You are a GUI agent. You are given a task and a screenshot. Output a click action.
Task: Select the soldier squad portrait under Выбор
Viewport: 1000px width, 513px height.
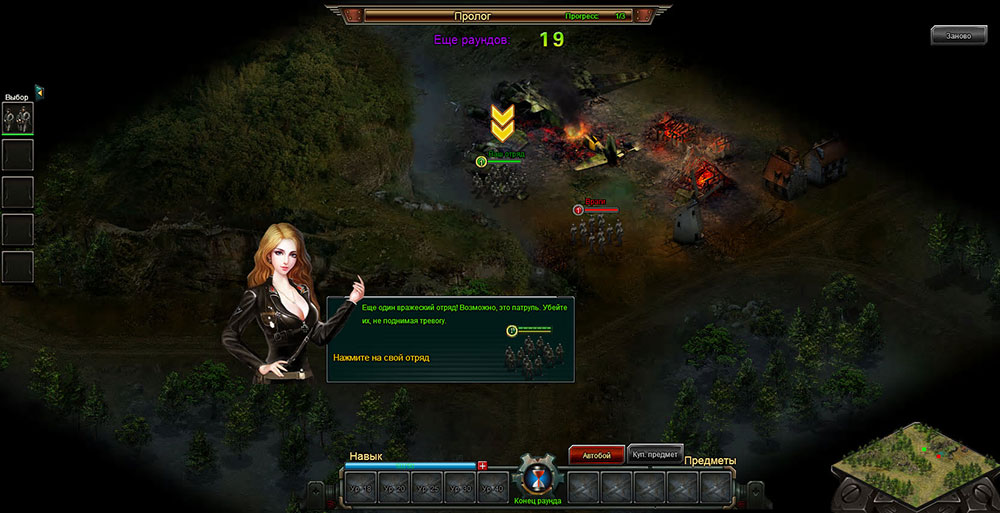tap(18, 118)
